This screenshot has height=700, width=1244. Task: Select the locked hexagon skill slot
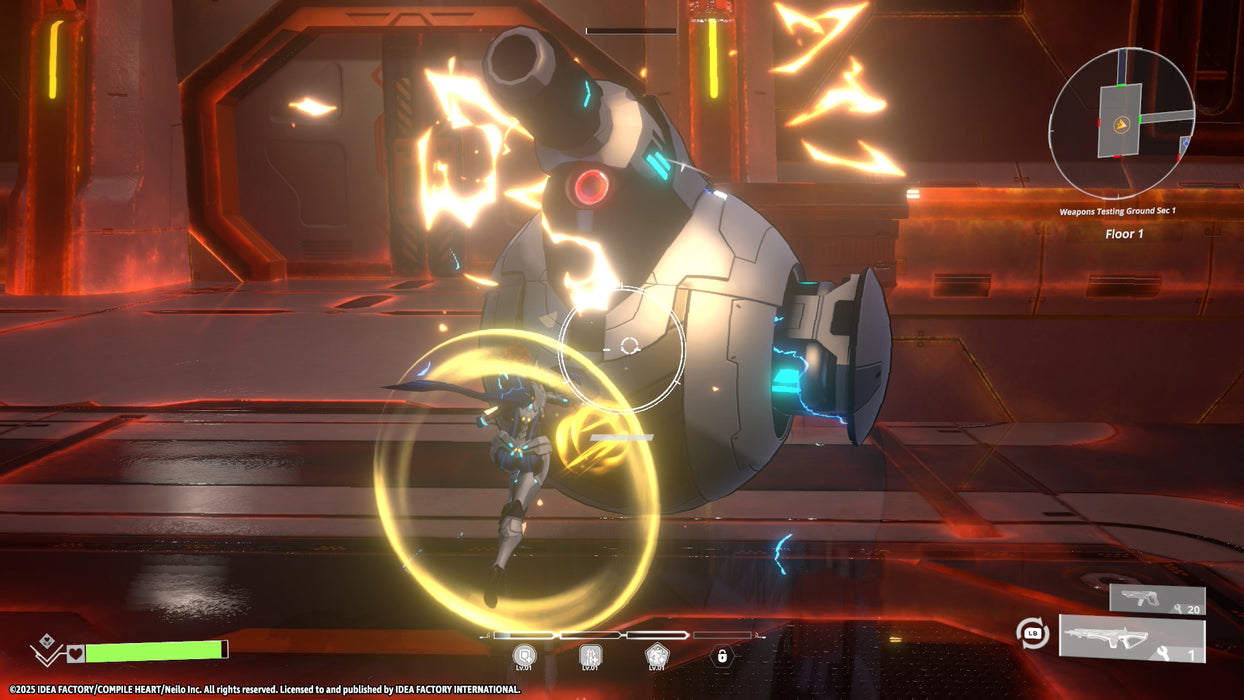coord(720,656)
